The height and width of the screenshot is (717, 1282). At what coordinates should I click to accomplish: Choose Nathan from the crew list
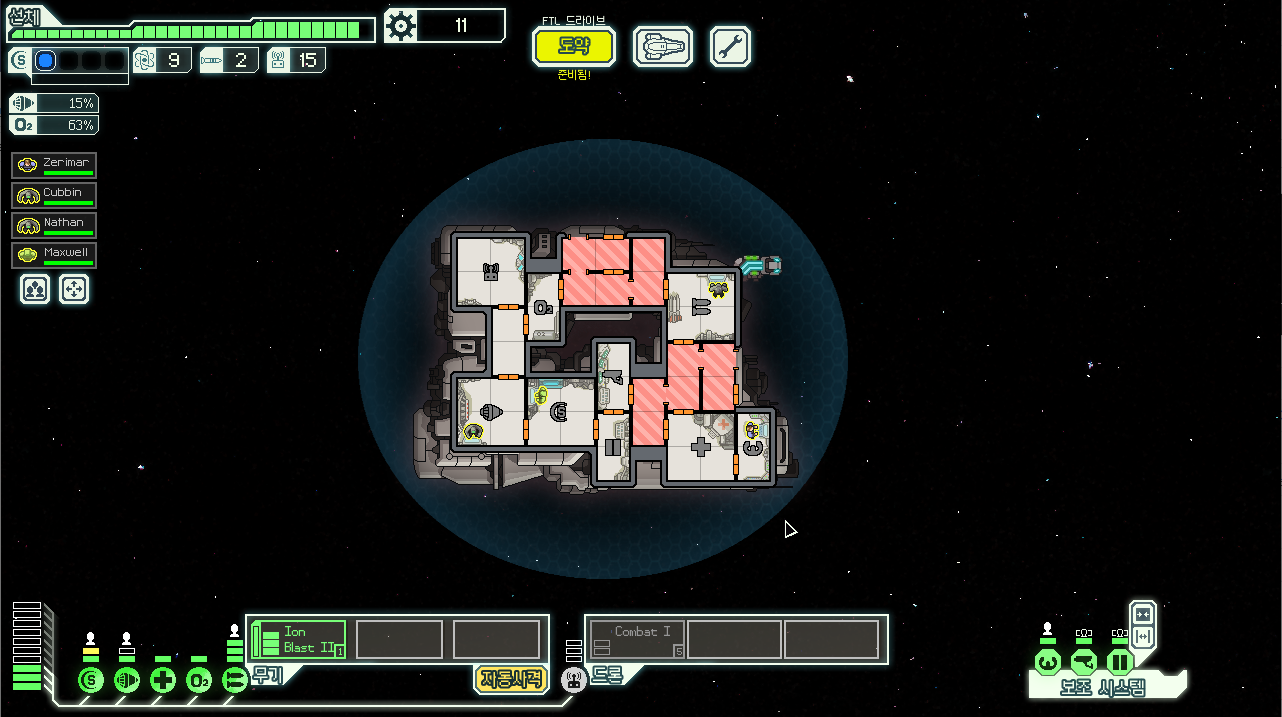(x=55, y=225)
